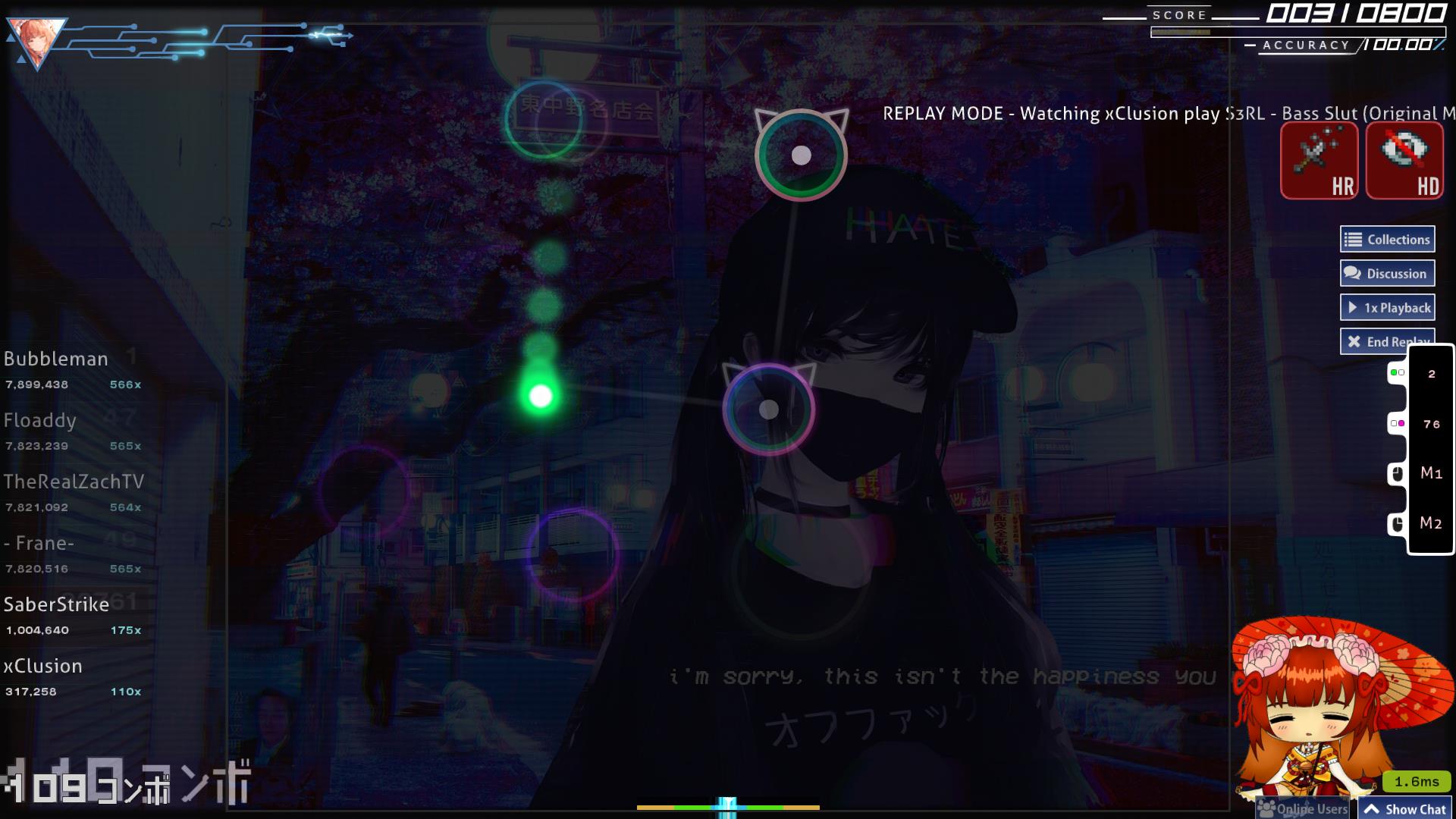Open the 1x Playback speed selector
This screenshot has height=819, width=1456.
1387,307
